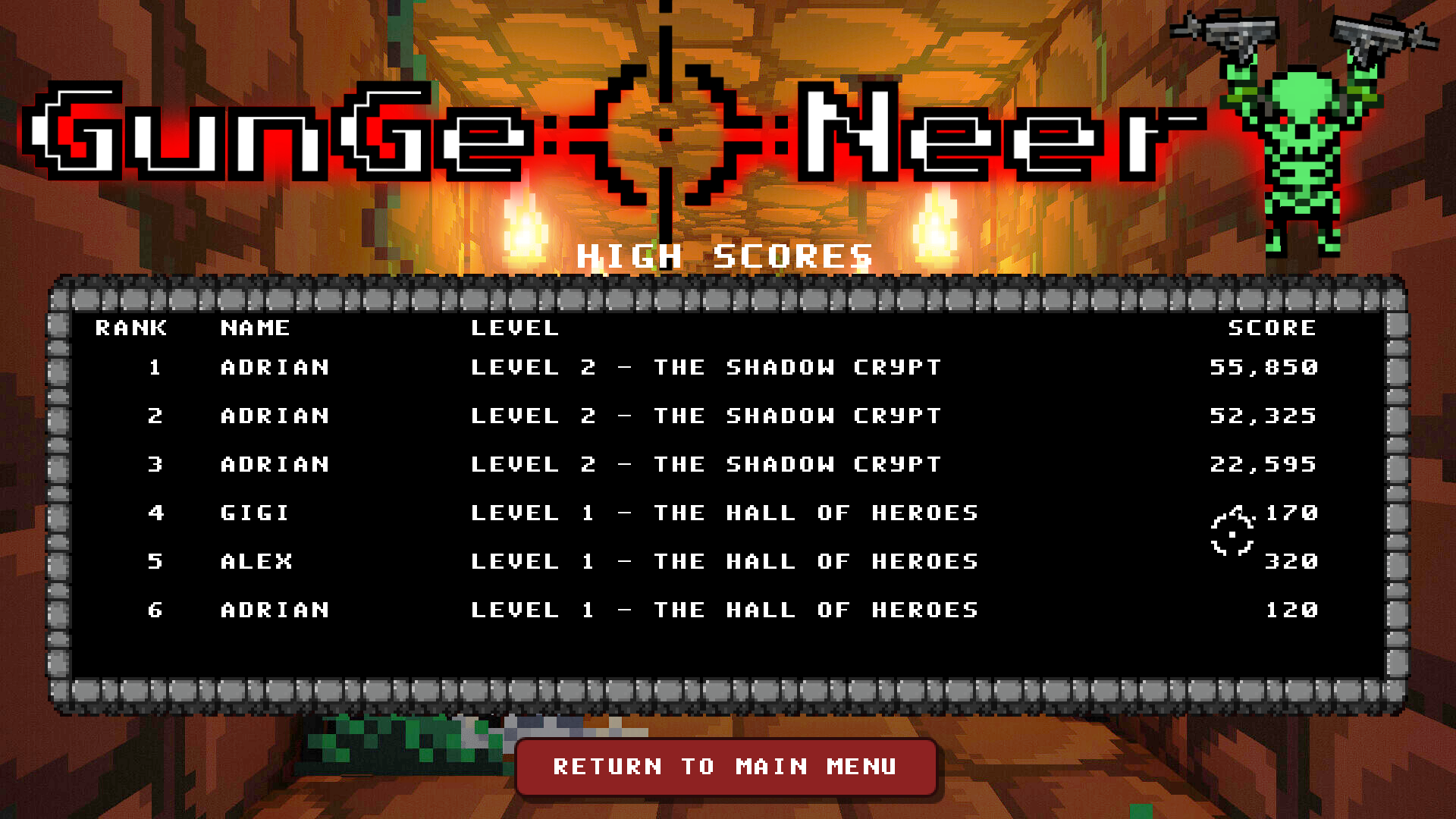Select the NAME column header
Image resolution: width=1456 pixels, height=819 pixels.
pyautogui.click(x=255, y=328)
